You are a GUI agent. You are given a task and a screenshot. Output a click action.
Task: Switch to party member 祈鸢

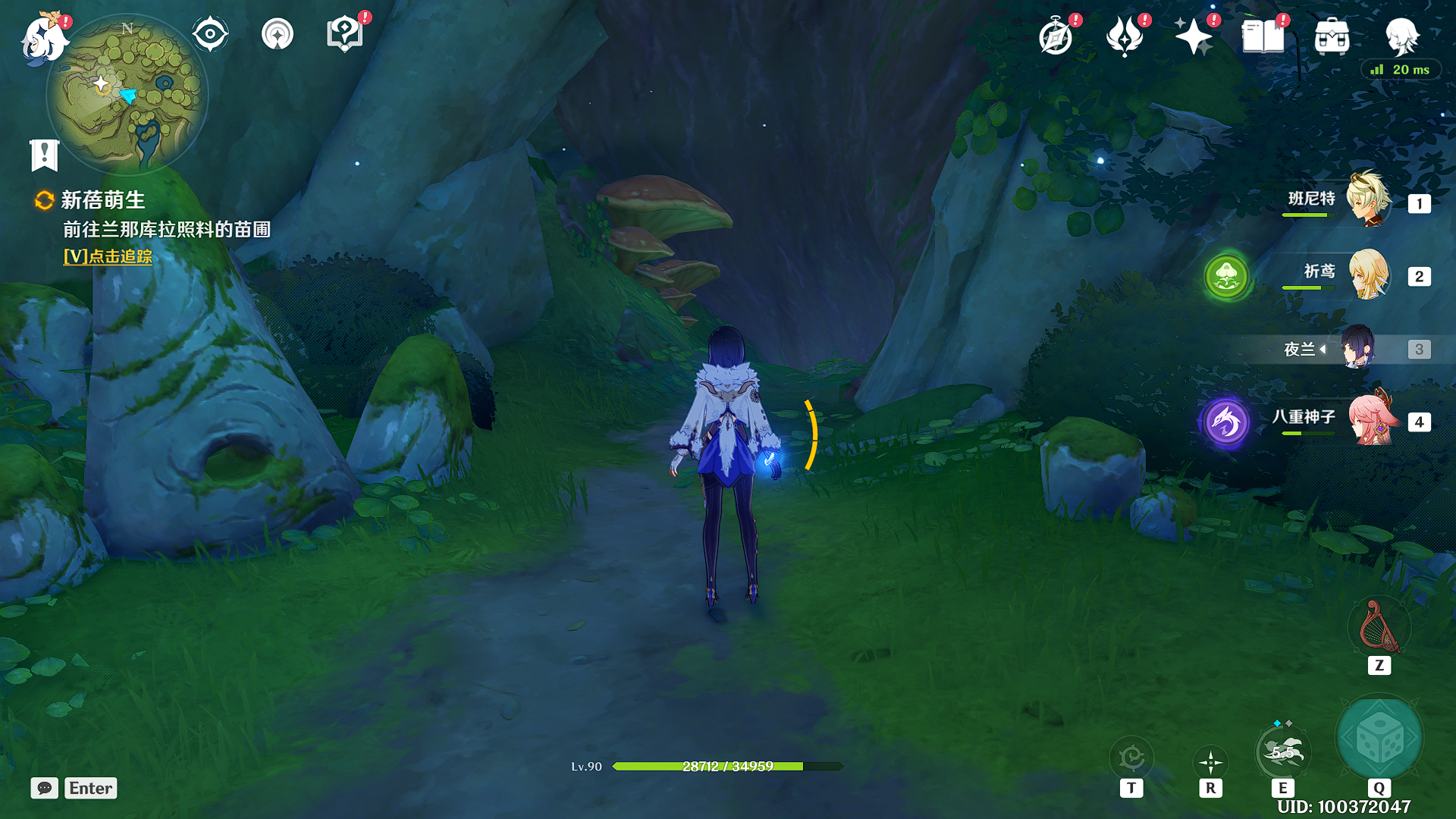click(x=1368, y=274)
